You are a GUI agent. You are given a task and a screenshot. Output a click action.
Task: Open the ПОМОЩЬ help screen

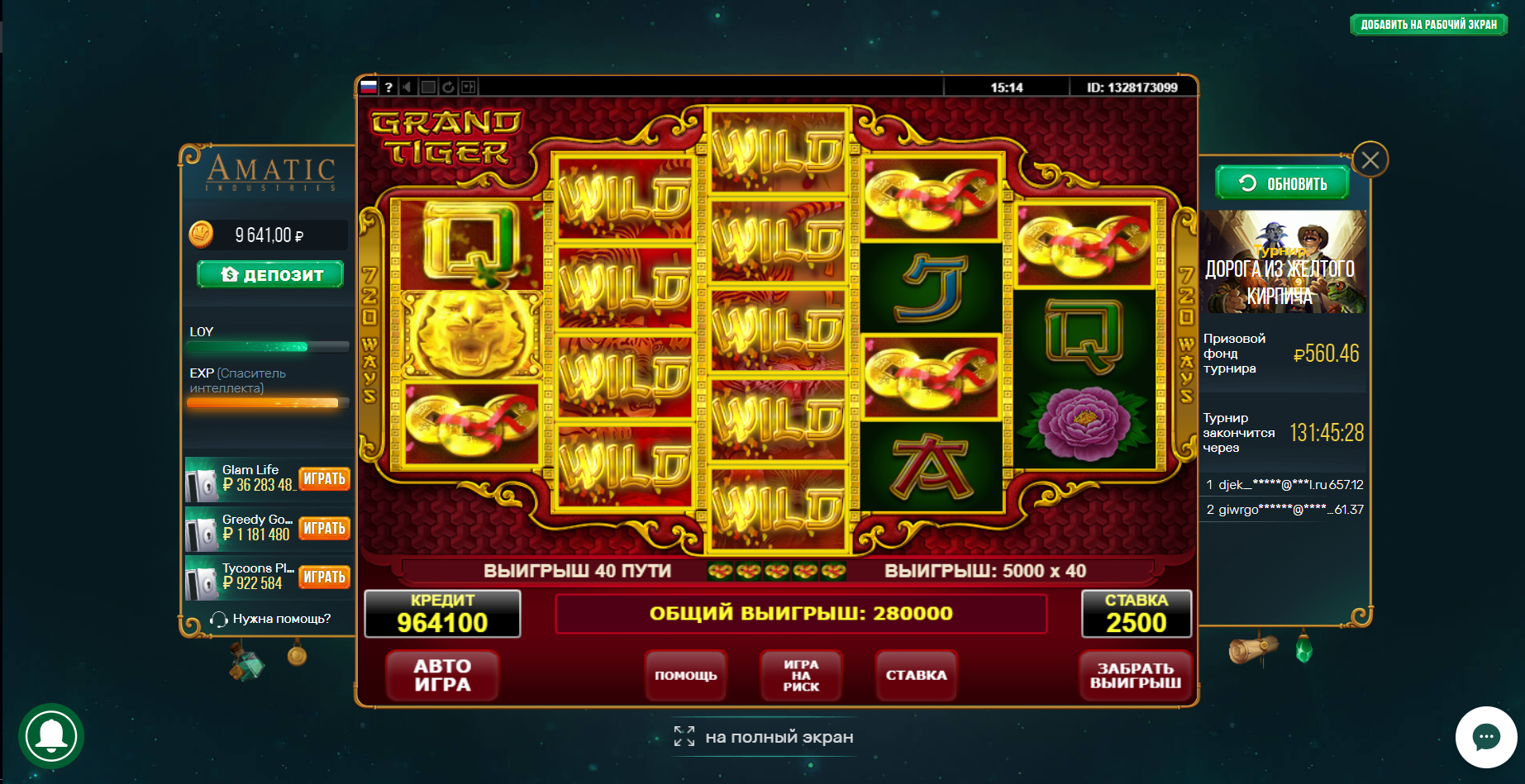685,676
